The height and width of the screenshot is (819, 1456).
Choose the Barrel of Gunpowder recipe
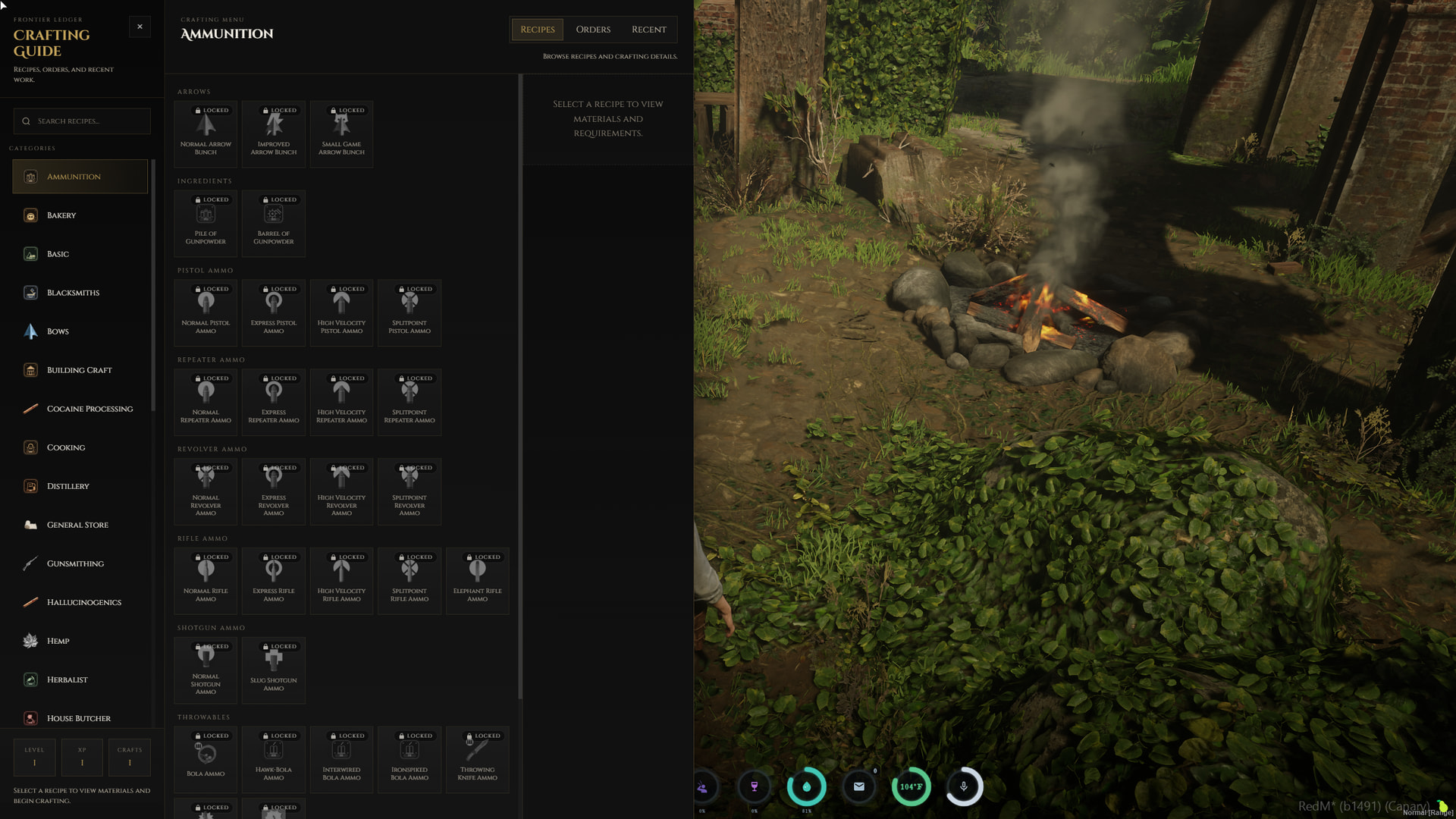point(274,224)
